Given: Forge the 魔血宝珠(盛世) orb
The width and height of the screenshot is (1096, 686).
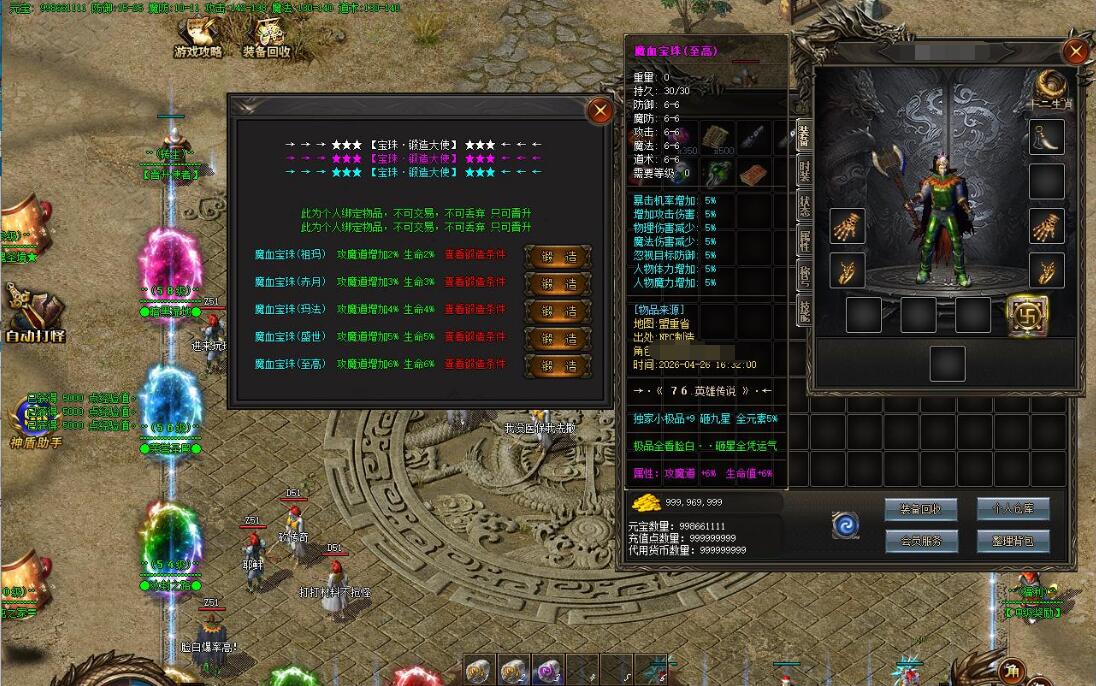Looking at the screenshot, I should [558, 338].
